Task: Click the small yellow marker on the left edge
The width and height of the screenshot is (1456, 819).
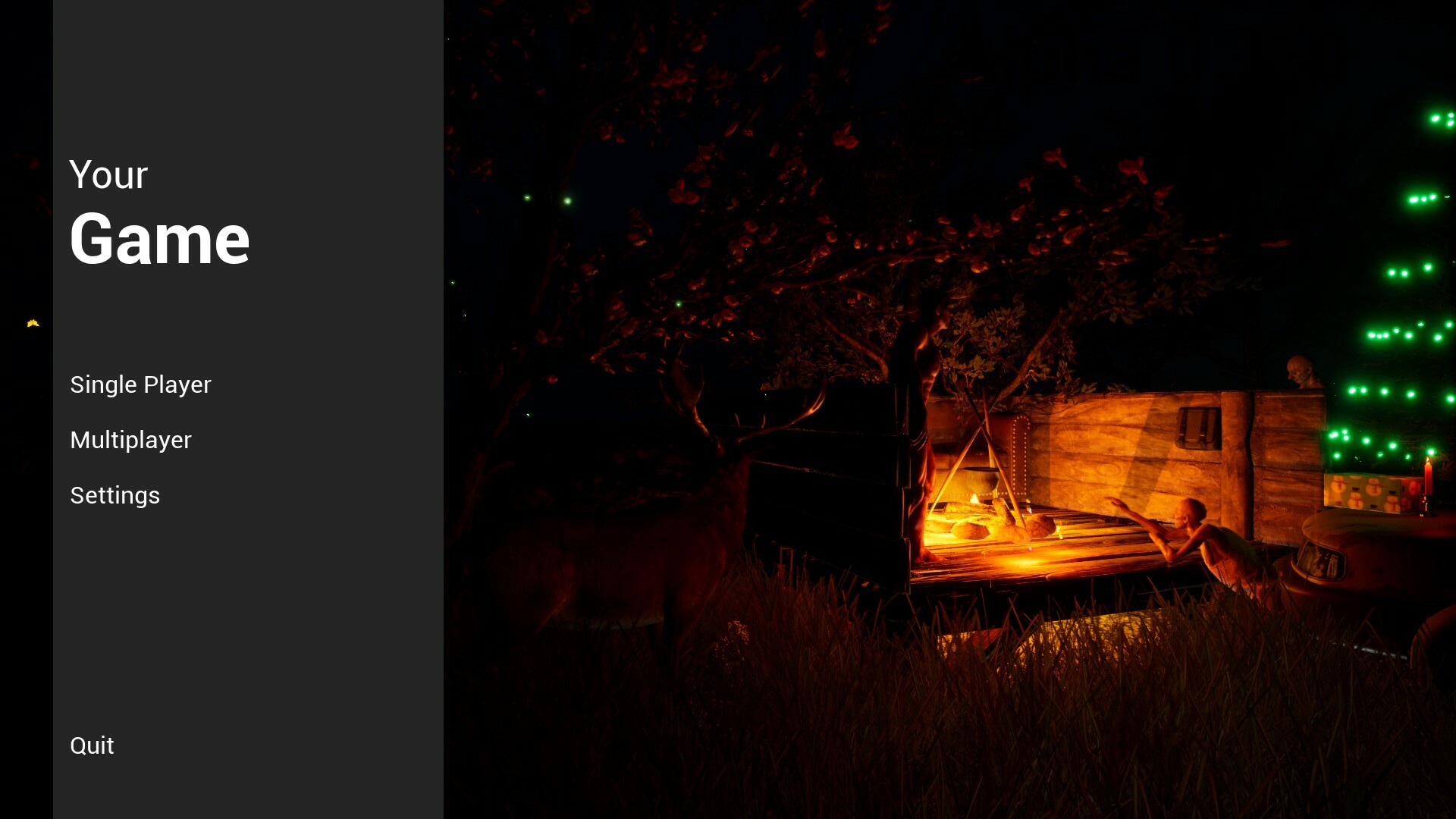Action: (x=32, y=322)
